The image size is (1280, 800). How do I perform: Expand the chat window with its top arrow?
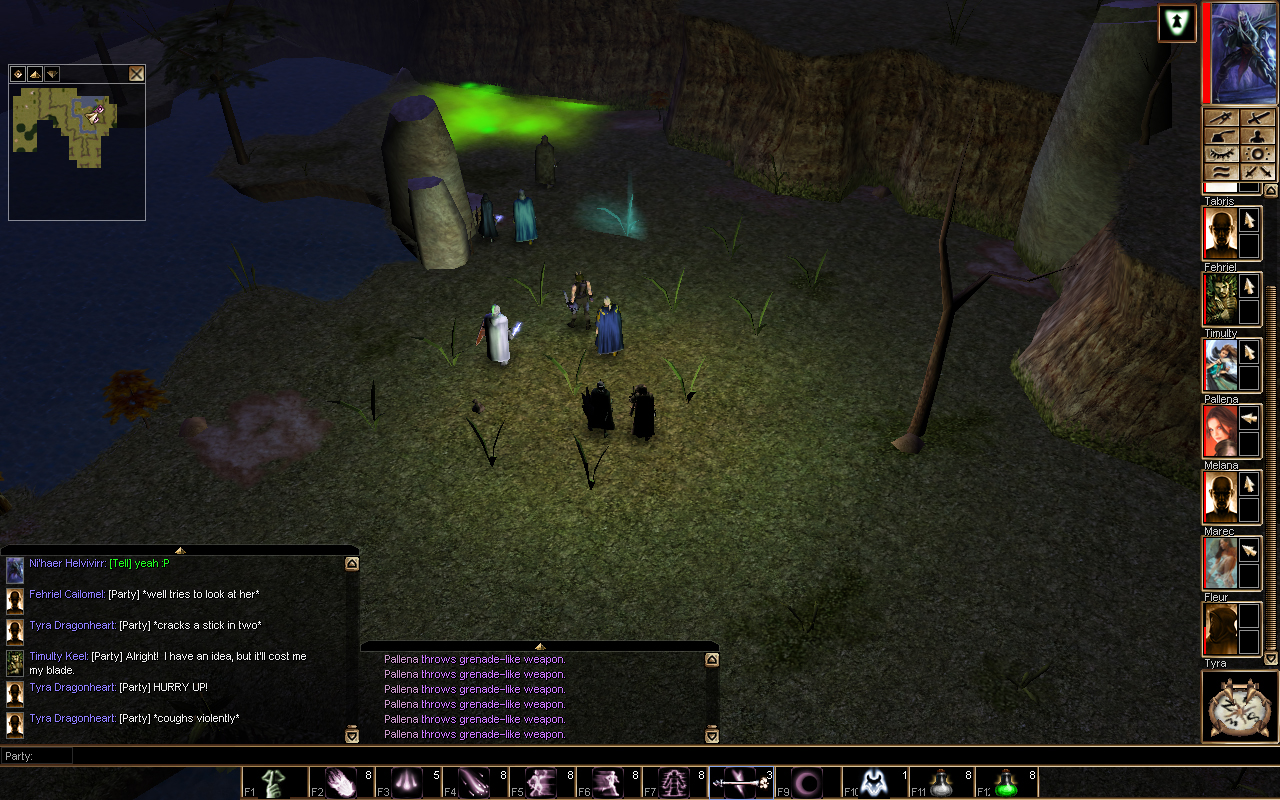click(x=180, y=550)
